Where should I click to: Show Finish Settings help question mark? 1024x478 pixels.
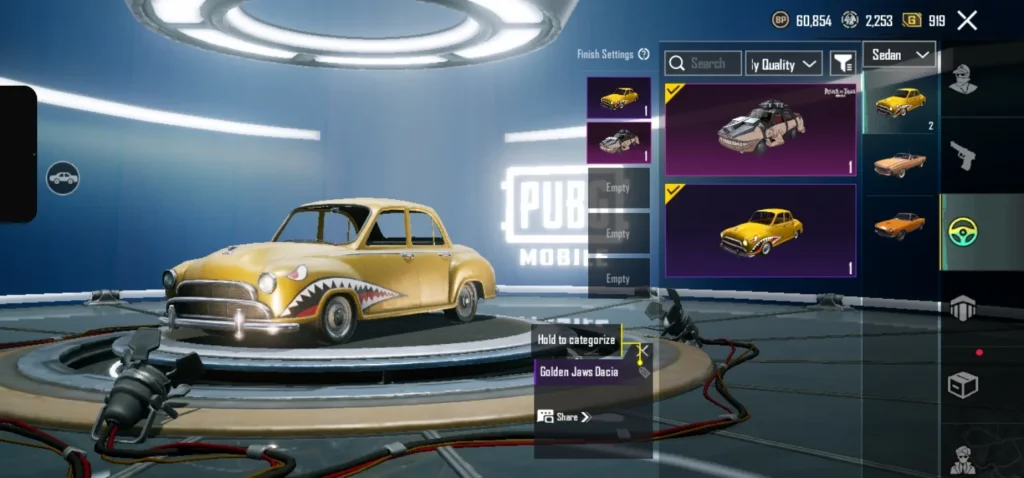[644, 54]
